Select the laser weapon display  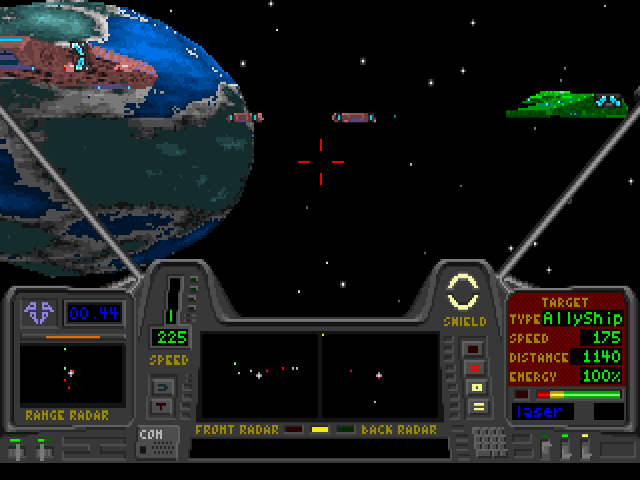[549, 411]
